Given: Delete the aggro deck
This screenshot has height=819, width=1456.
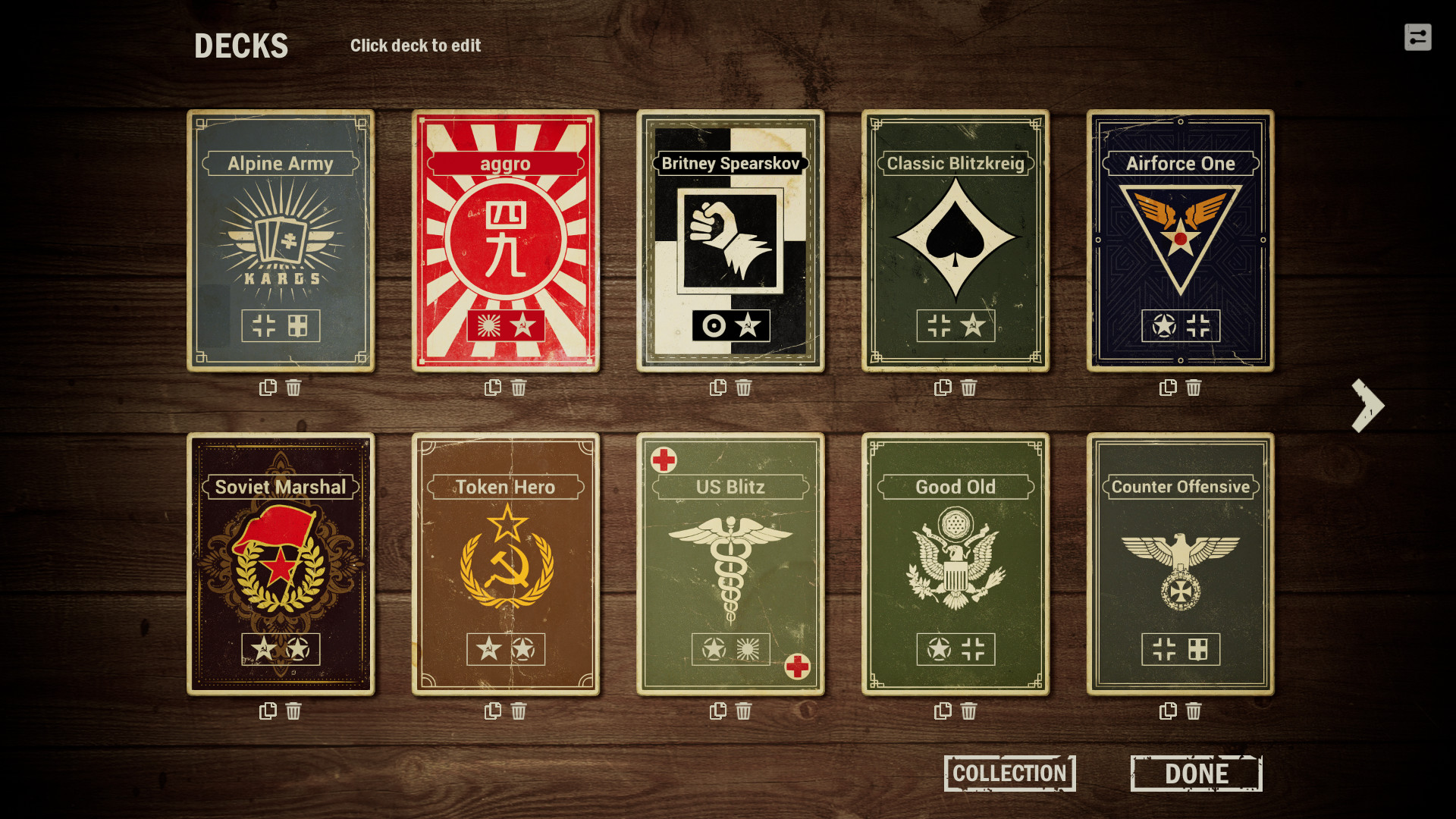Looking at the screenshot, I should click(x=519, y=388).
